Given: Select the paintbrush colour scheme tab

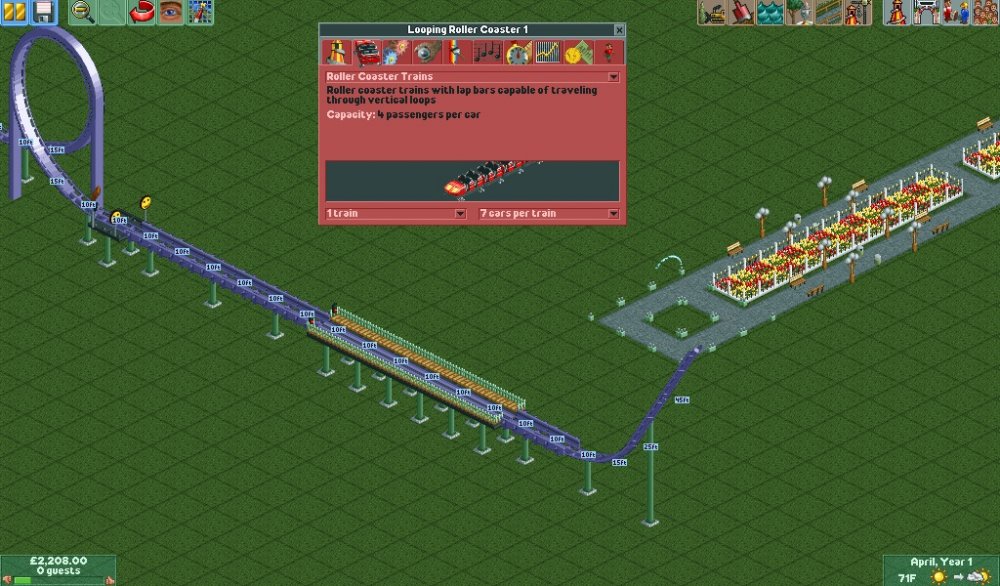Looking at the screenshot, I should click(457, 53).
